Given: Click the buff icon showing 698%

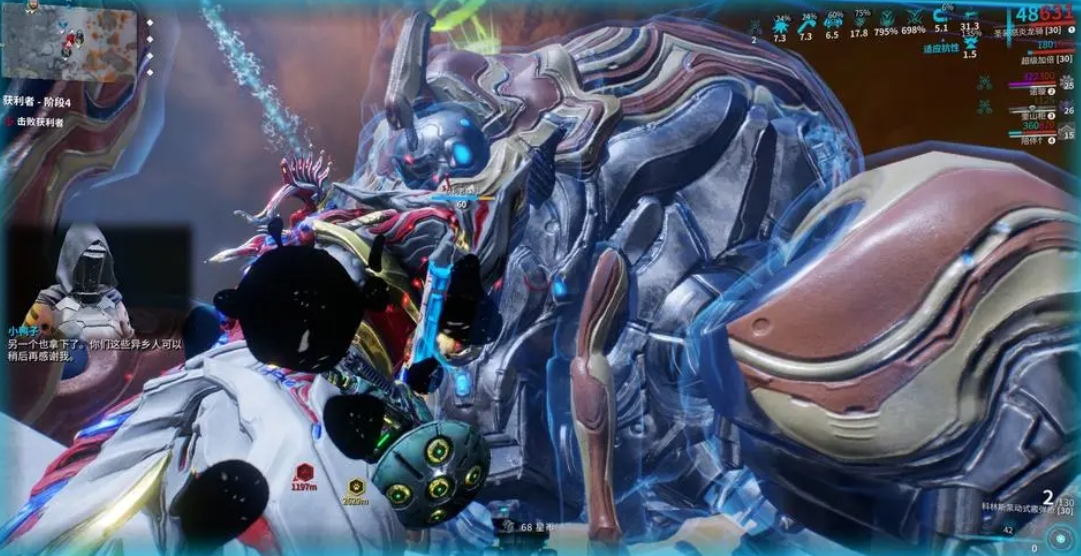Looking at the screenshot, I should pyautogui.click(x=913, y=19).
